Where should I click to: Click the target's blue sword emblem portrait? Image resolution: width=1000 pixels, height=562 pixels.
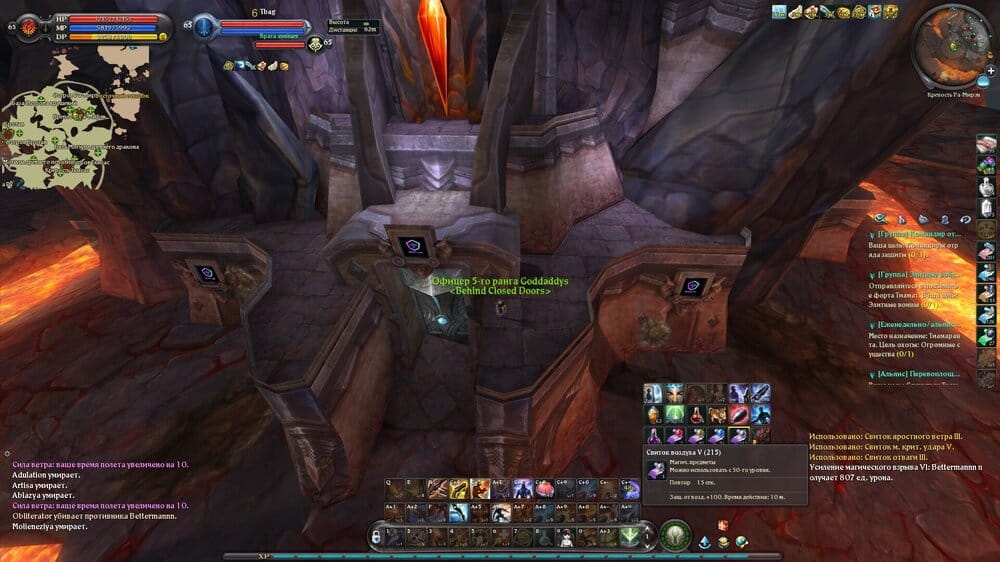[x=204, y=26]
